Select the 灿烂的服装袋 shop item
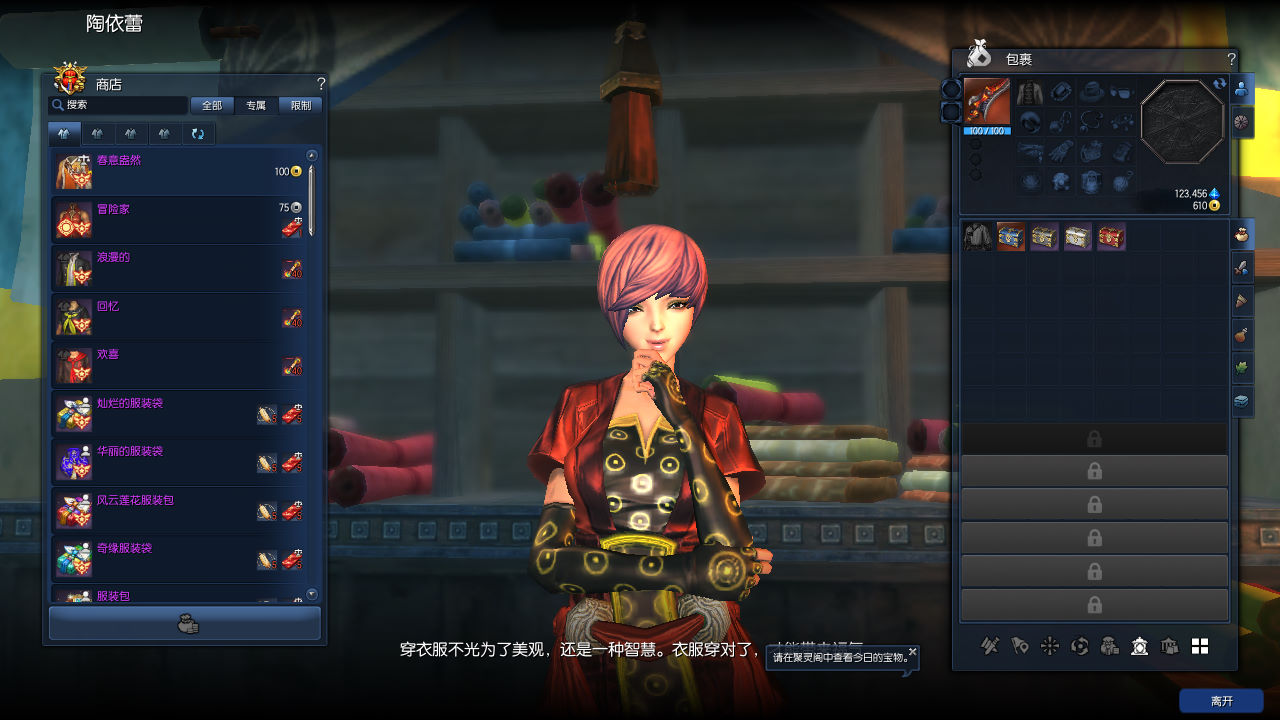Viewport: 1280px width, 720px height. click(180, 414)
